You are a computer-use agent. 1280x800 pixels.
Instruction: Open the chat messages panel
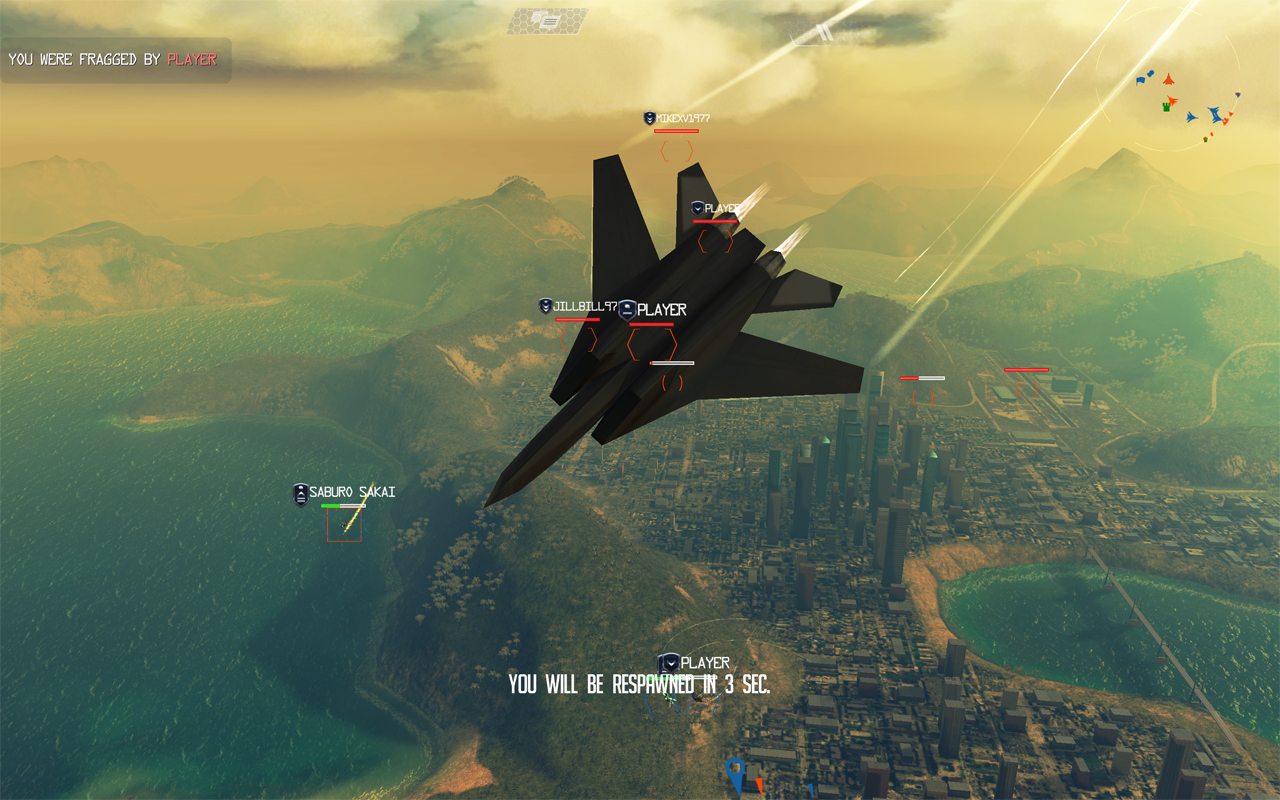[x=546, y=21]
